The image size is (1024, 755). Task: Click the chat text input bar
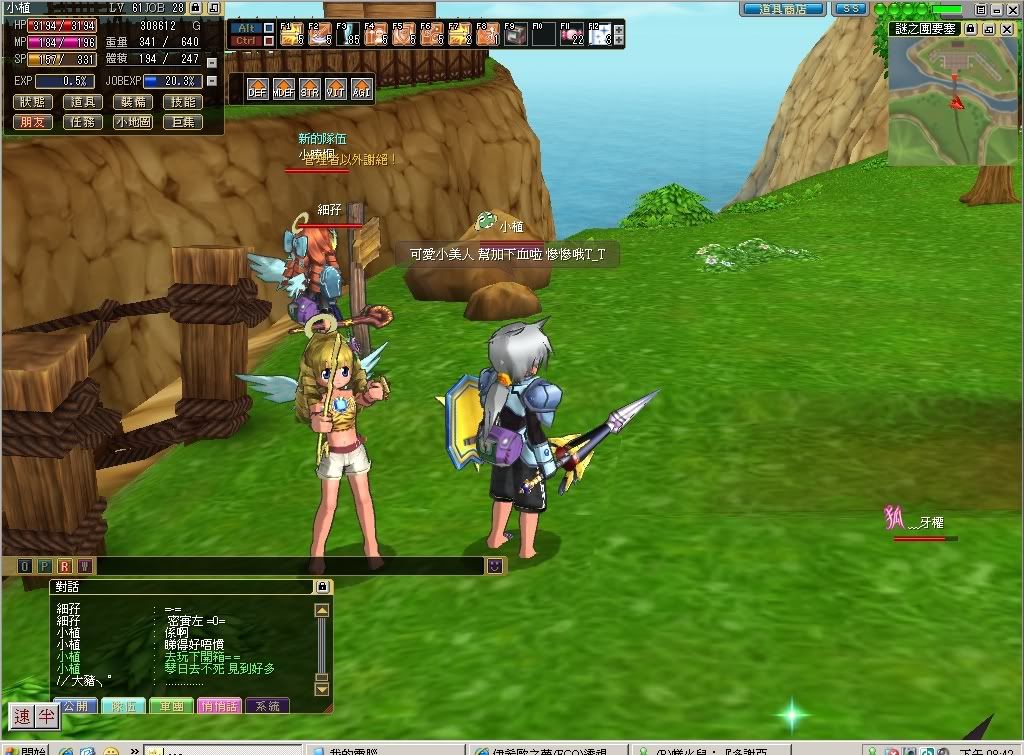[x=290, y=566]
